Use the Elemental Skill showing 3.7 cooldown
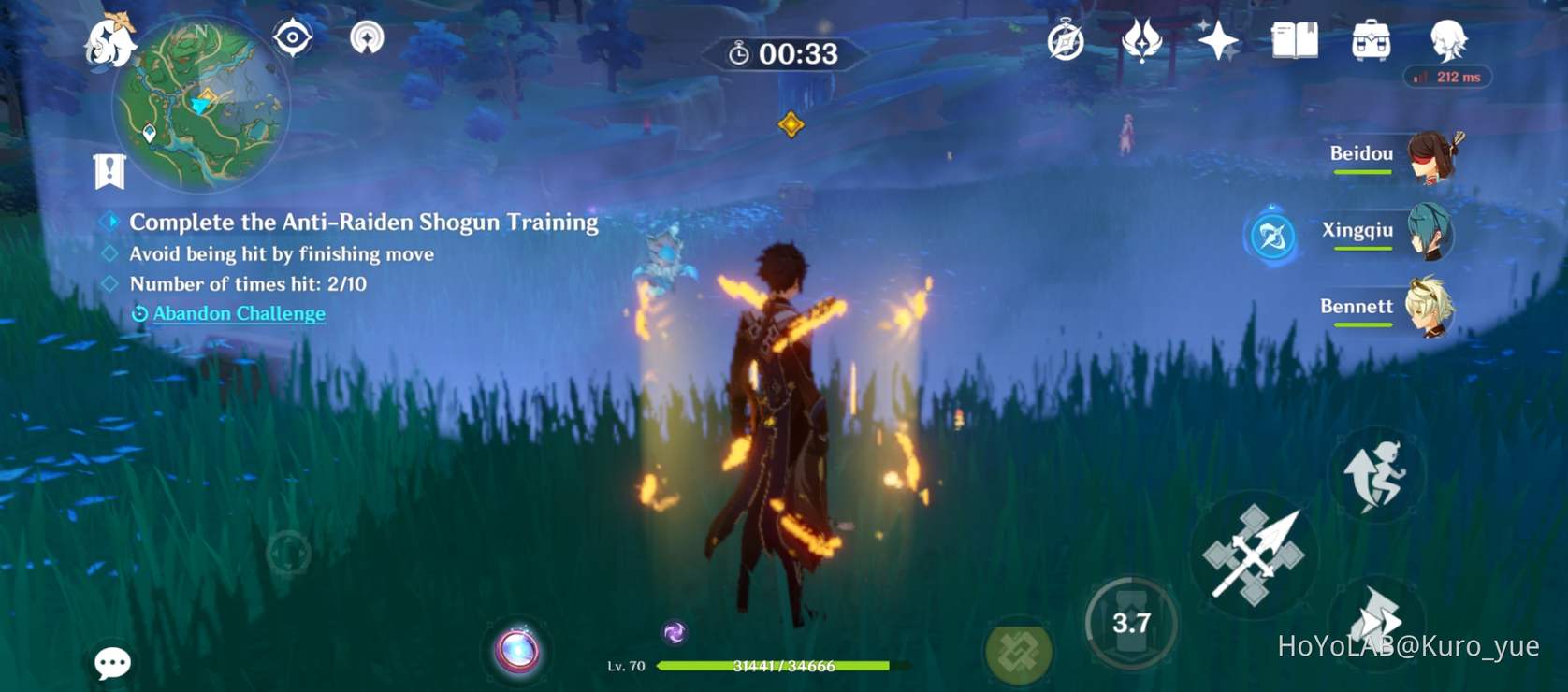 coord(1132,622)
